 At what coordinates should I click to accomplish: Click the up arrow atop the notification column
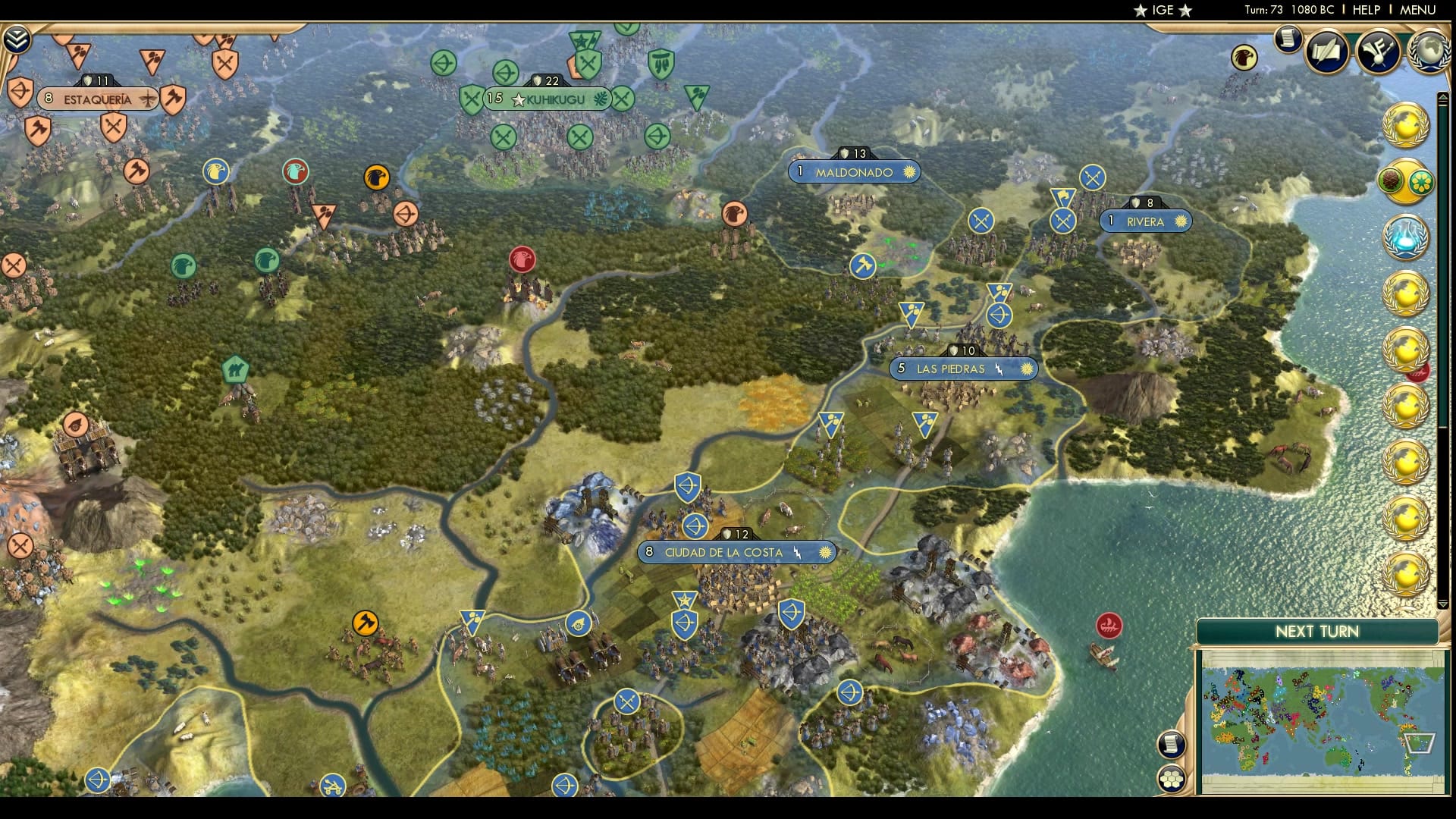[1443, 97]
